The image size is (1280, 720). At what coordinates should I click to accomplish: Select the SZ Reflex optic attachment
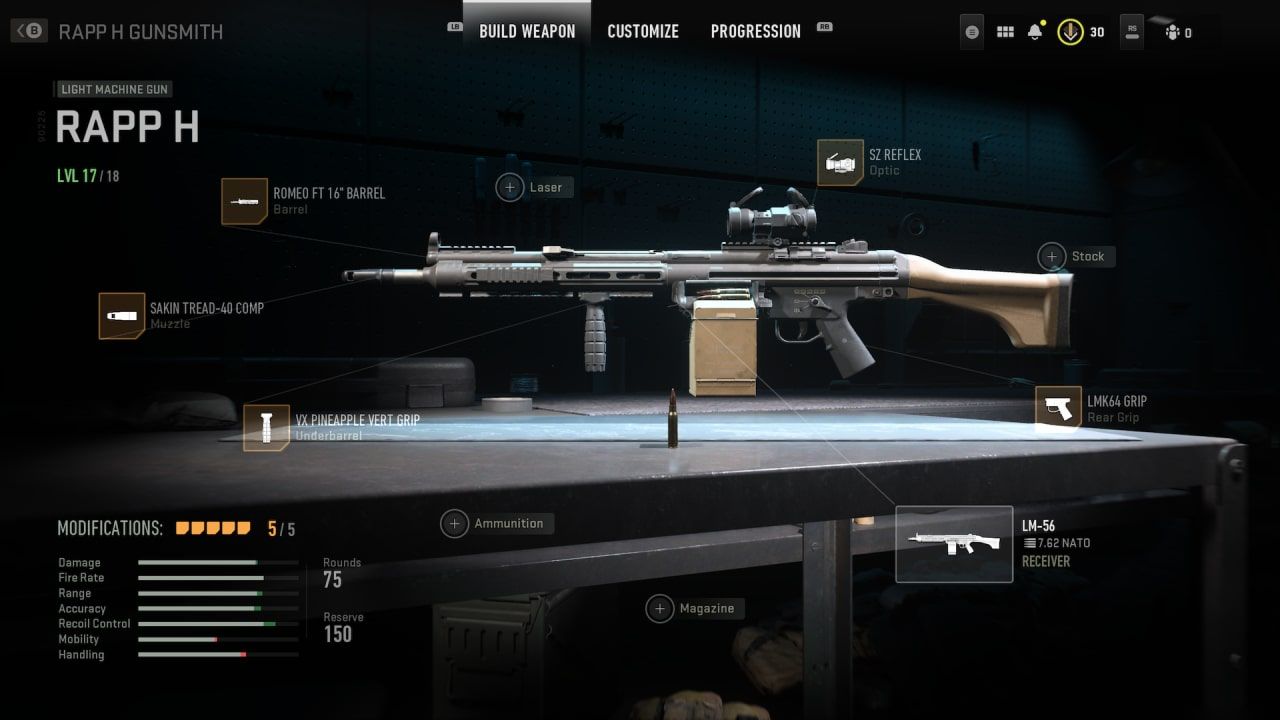coord(841,162)
